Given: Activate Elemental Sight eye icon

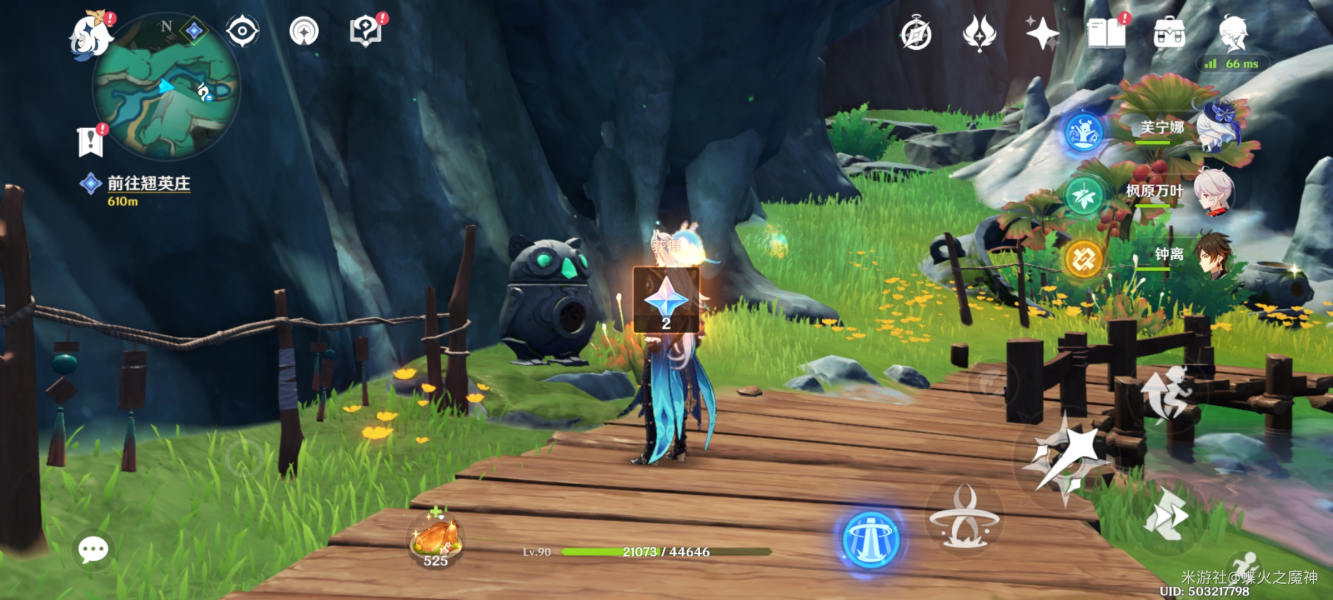Looking at the screenshot, I should coord(242,31).
